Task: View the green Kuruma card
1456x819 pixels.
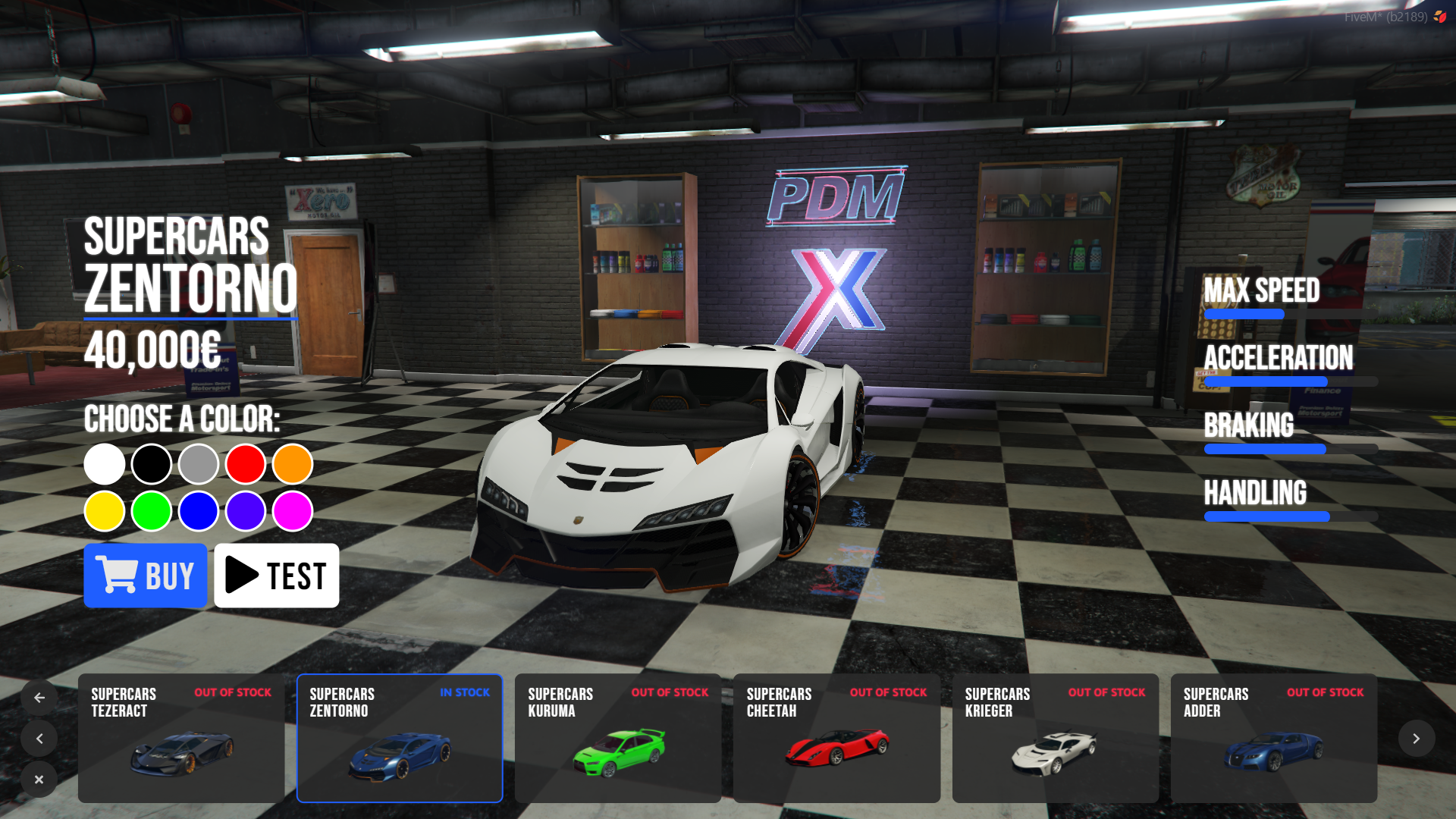Action: (x=618, y=738)
